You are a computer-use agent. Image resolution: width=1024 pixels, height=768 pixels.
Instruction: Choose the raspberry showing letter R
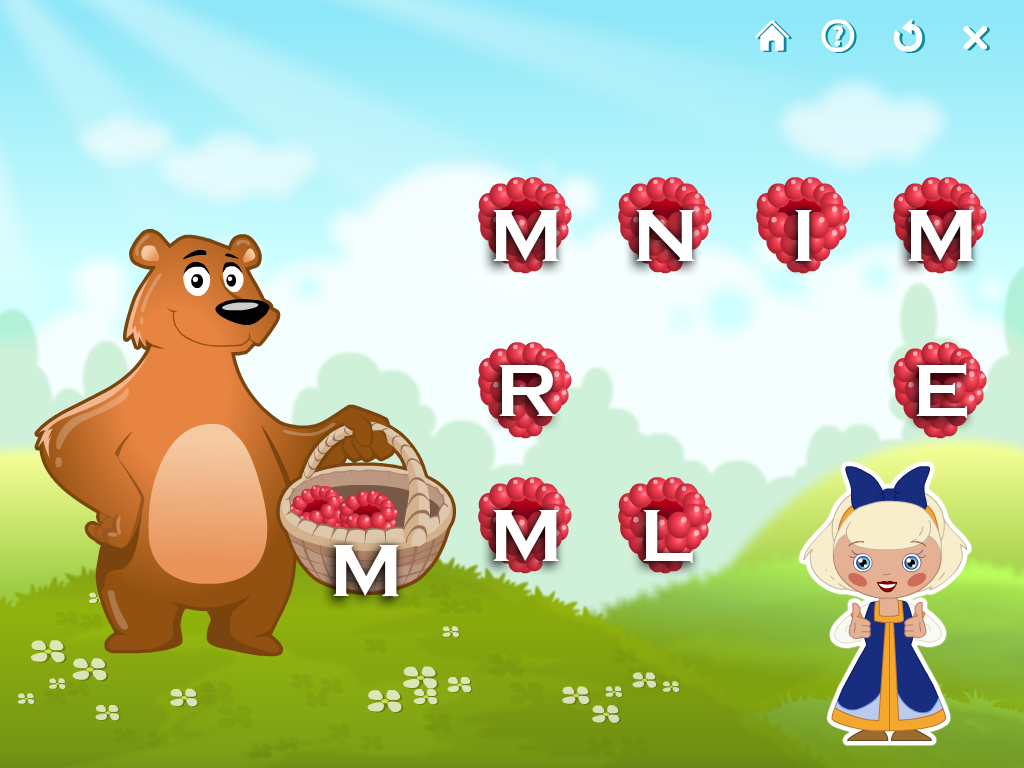[525, 390]
